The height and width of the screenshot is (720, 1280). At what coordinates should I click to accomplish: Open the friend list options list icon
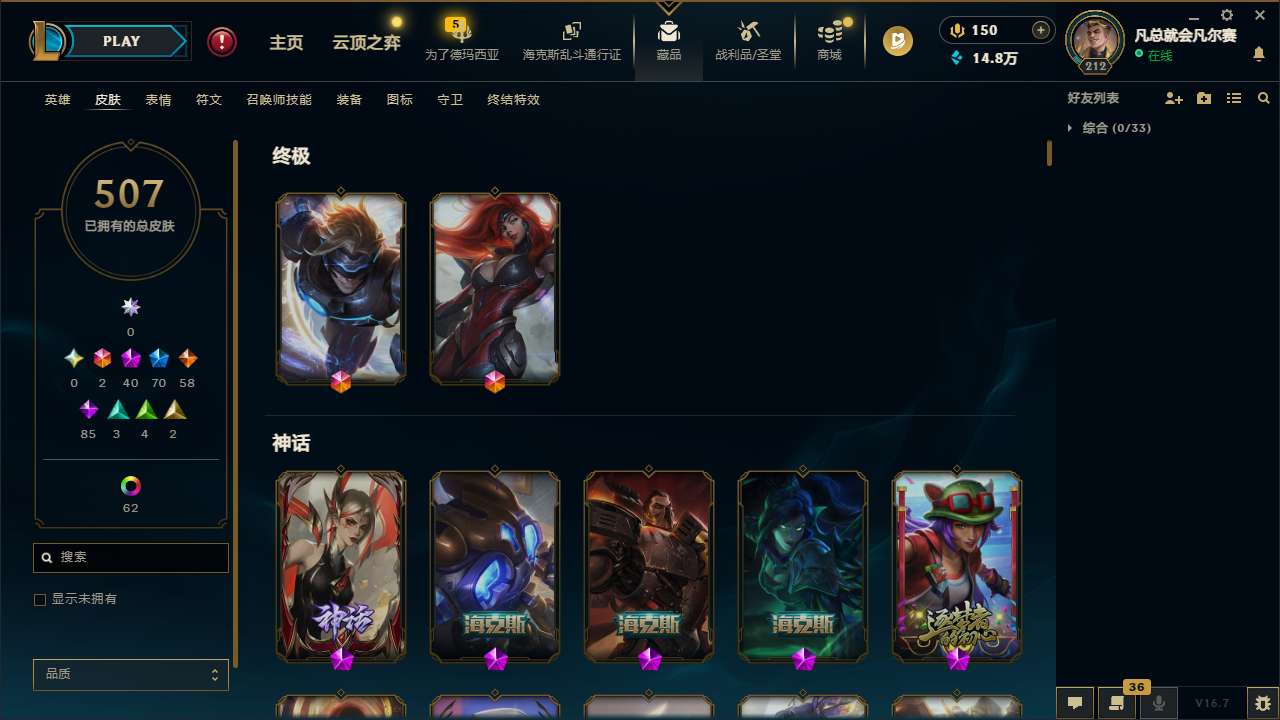point(1234,98)
